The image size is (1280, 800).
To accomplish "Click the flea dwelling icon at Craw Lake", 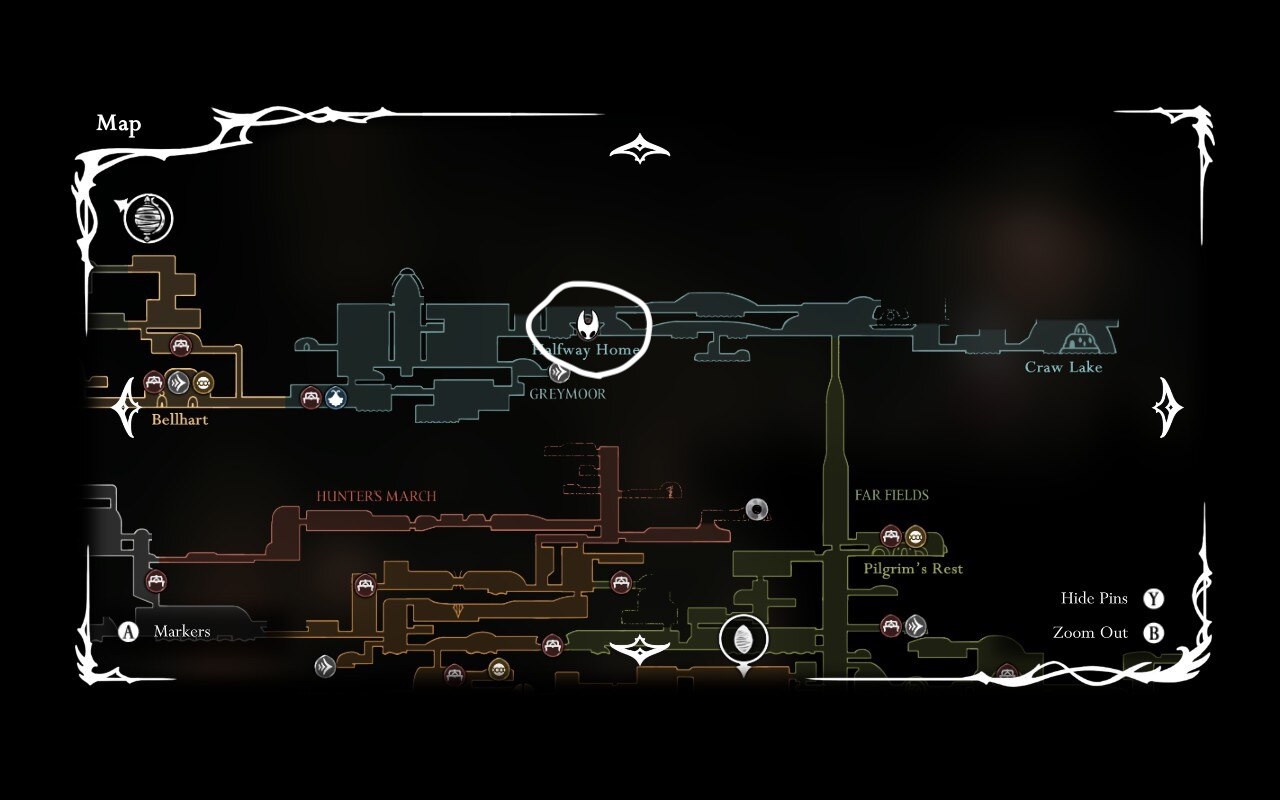I will (1080, 339).
